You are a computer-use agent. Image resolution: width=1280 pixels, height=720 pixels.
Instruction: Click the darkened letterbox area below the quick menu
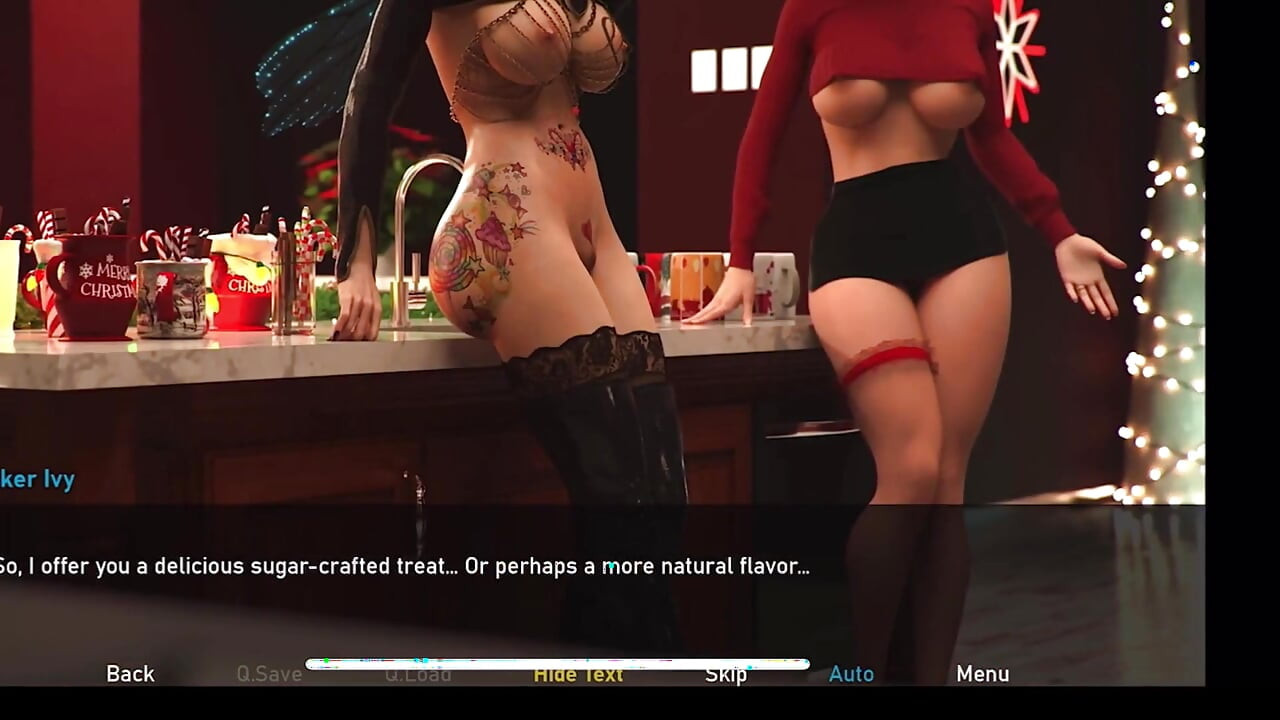click(640, 707)
